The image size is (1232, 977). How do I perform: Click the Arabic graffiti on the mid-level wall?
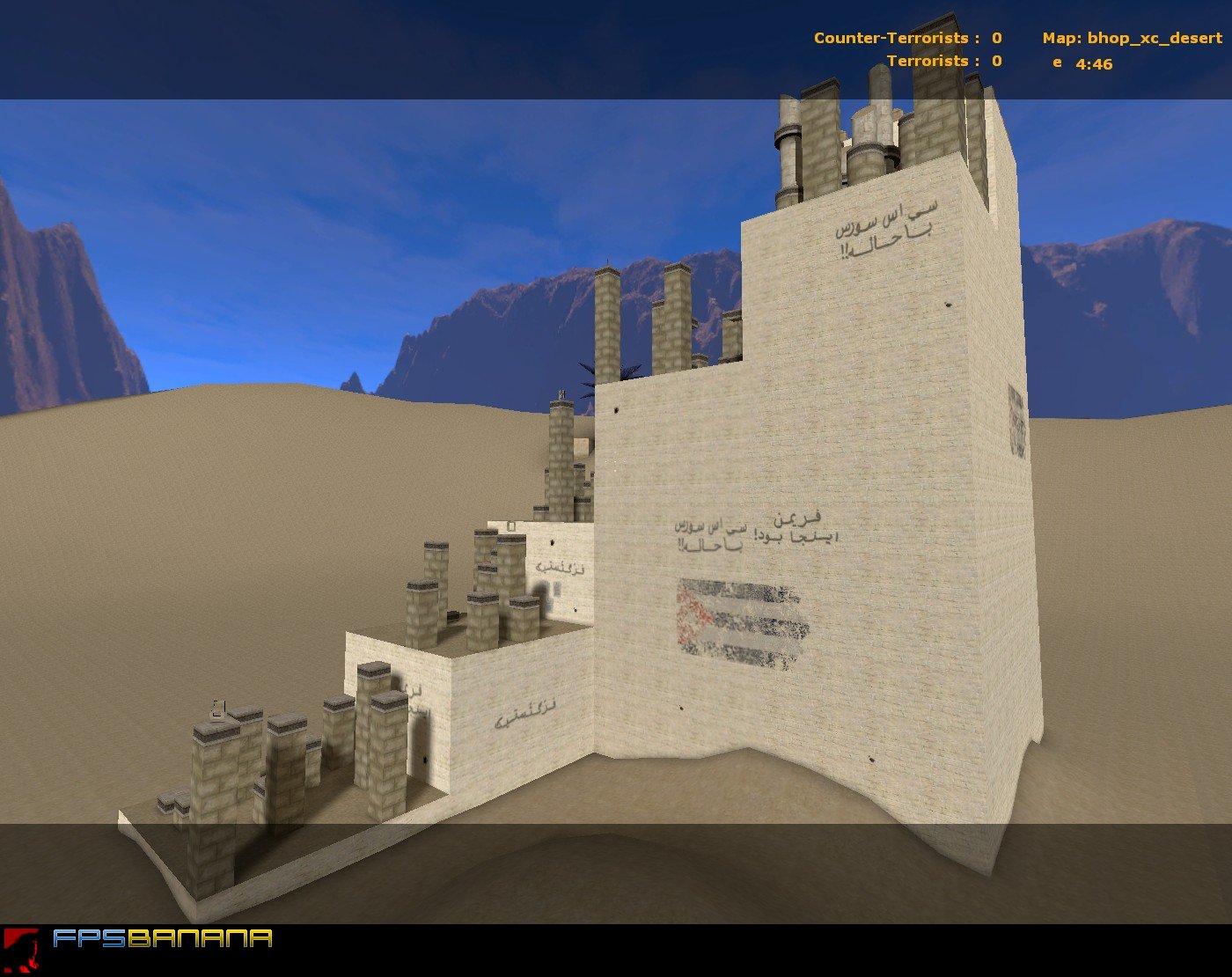pos(748,533)
